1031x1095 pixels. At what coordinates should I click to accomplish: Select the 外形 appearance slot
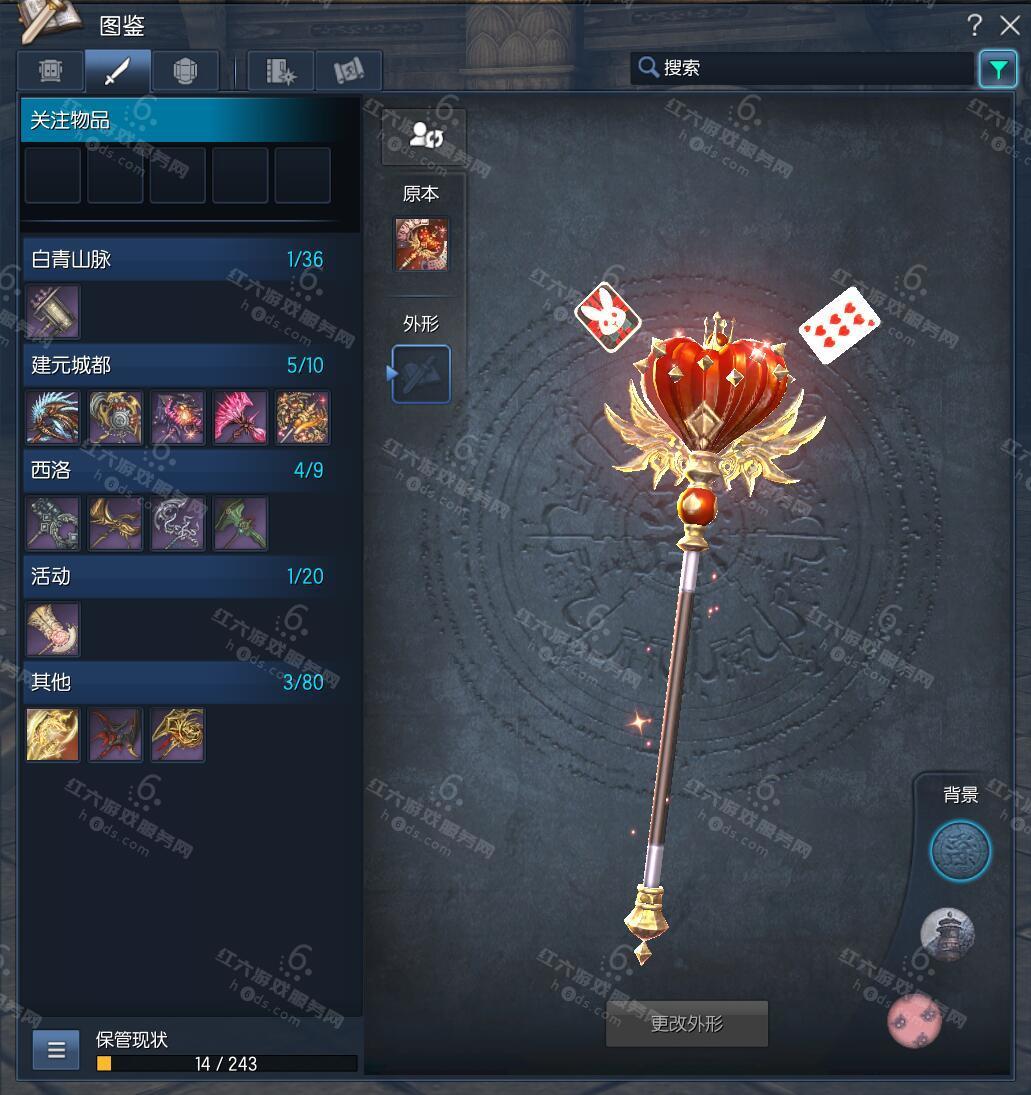point(421,374)
